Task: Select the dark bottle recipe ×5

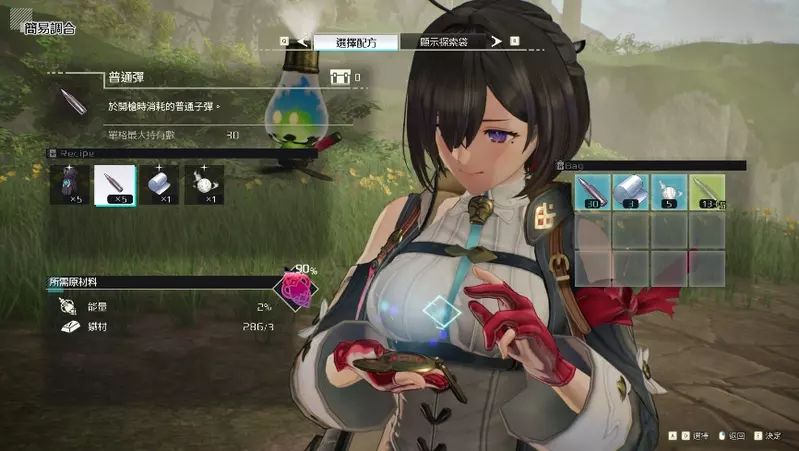Action: coord(70,186)
